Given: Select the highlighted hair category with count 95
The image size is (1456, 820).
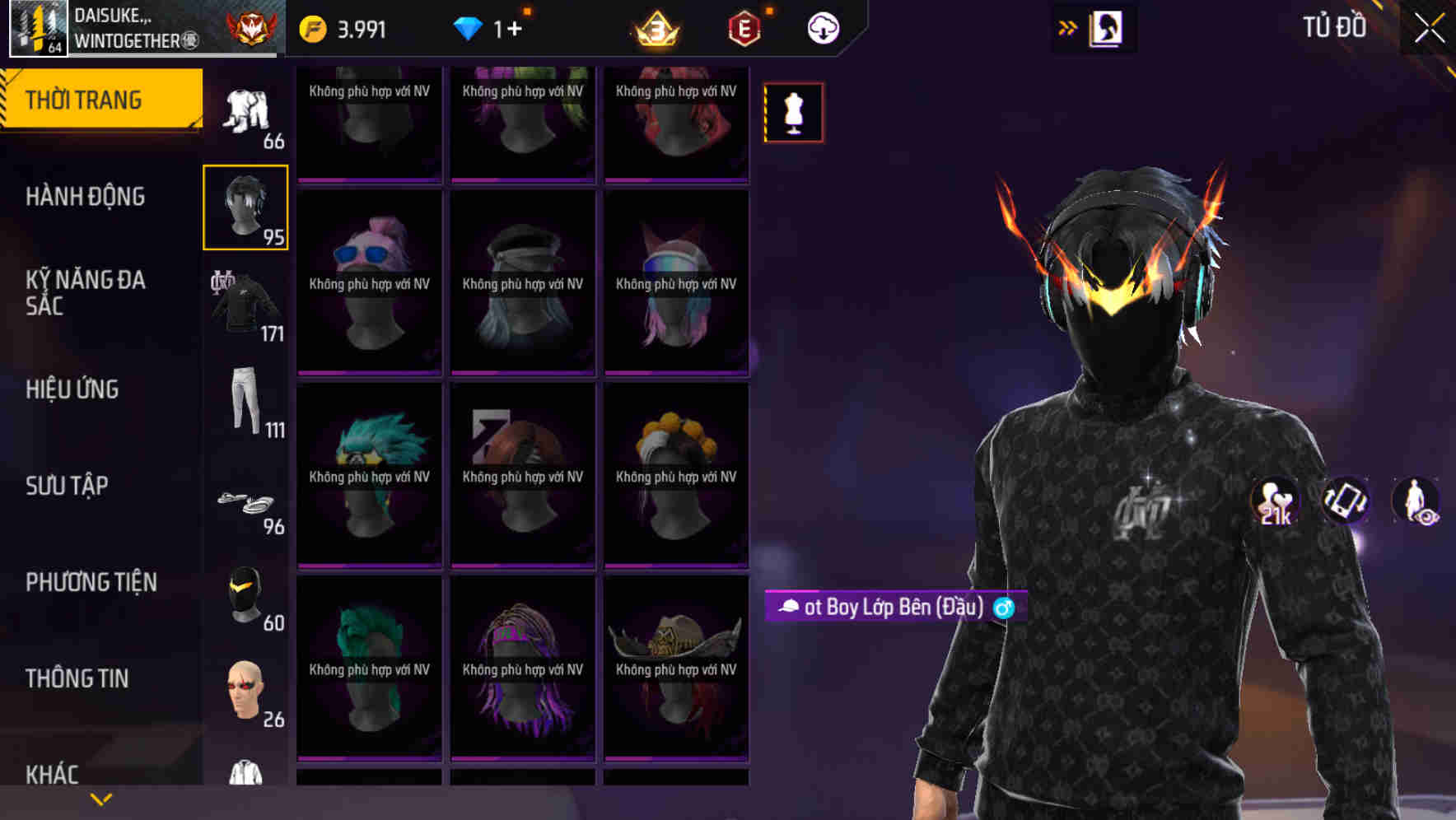Looking at the screenshot, I should tap(245, 207).
